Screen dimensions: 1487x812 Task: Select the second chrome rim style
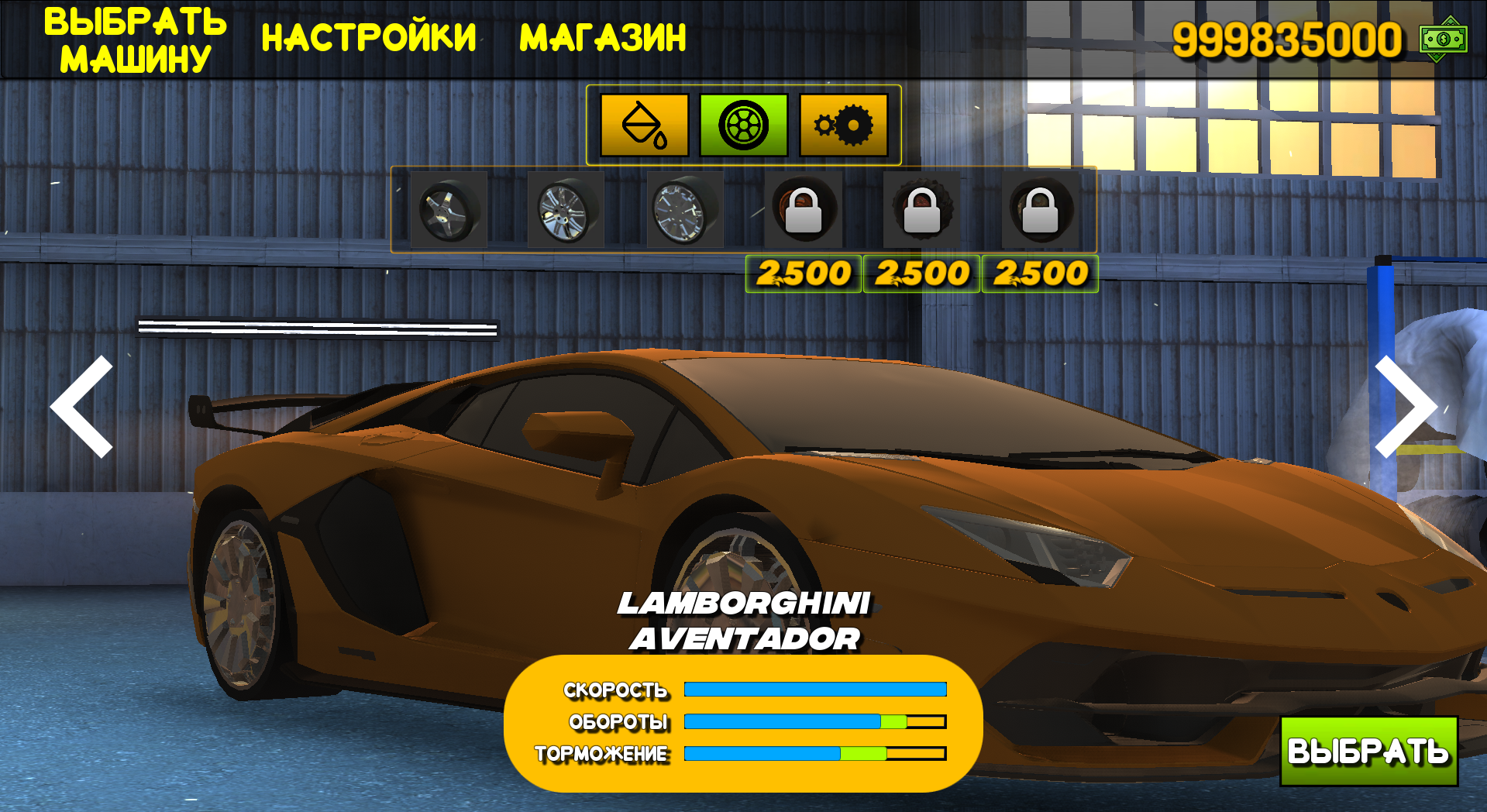coord(565,210)
